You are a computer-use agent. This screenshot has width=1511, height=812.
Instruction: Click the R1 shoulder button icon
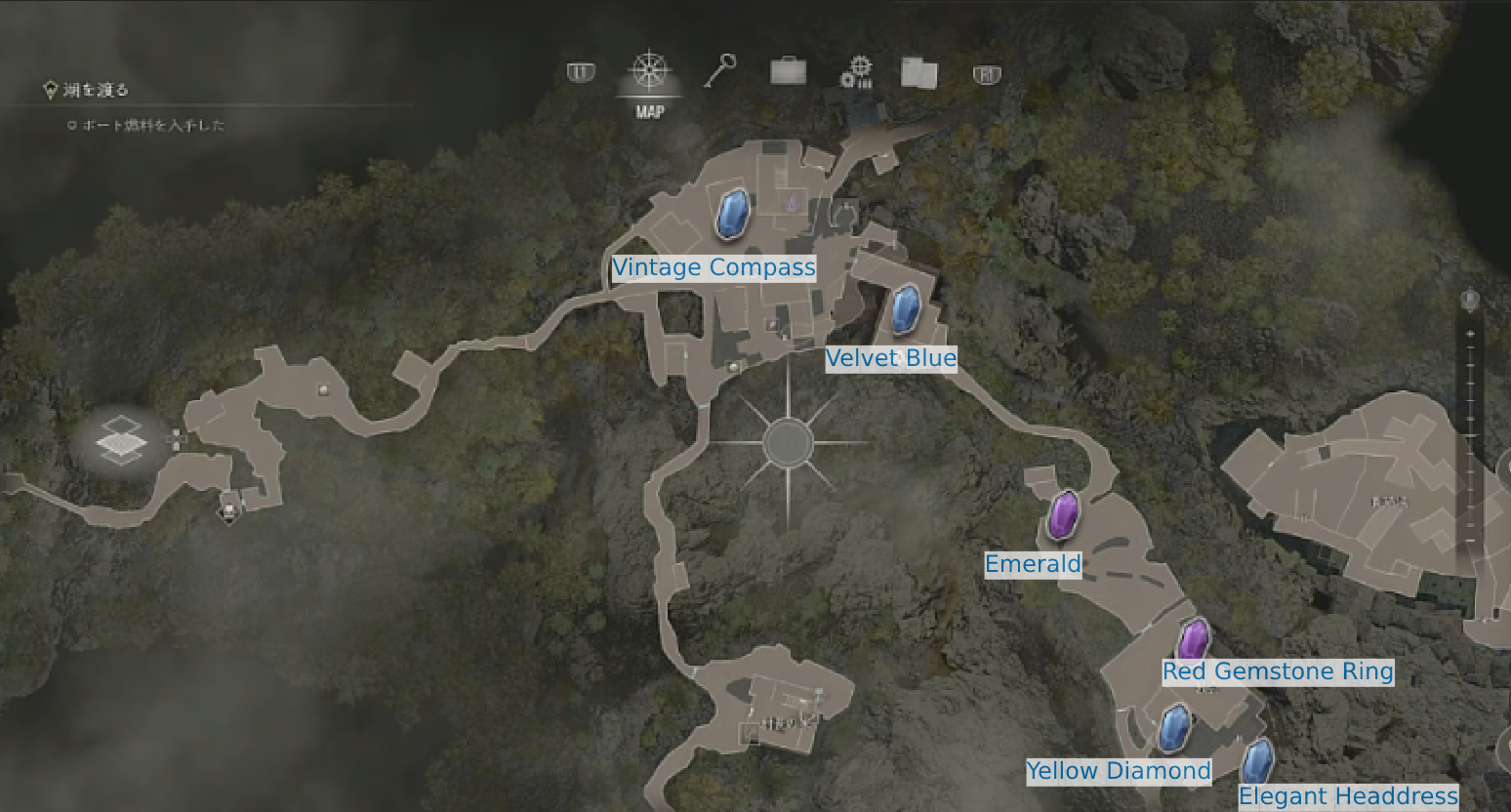986,72
